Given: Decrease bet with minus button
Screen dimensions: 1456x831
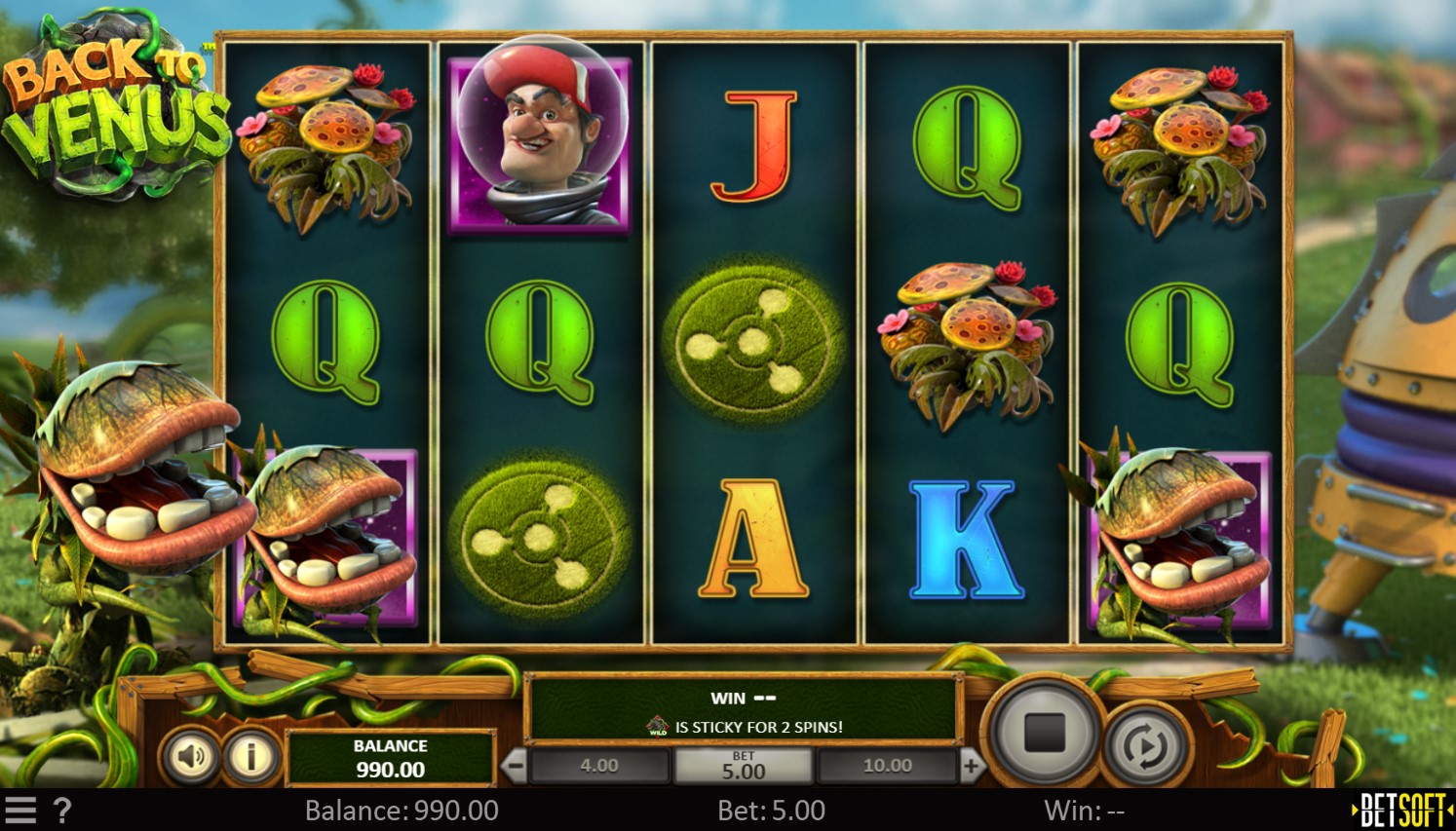Looking at the screenshot, I should pyautogui.click(x=516, y=766).
